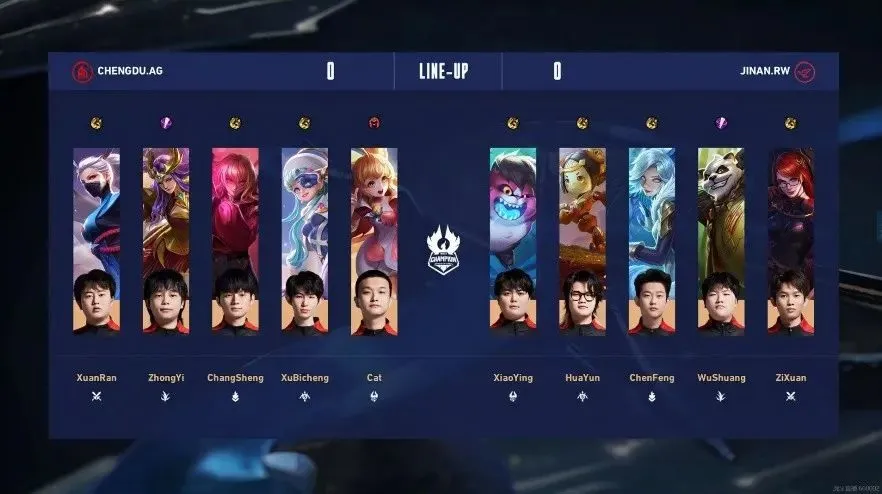Open XuBicheng's player card
Viewport: 882px width, 494px height.
(305, 241)
